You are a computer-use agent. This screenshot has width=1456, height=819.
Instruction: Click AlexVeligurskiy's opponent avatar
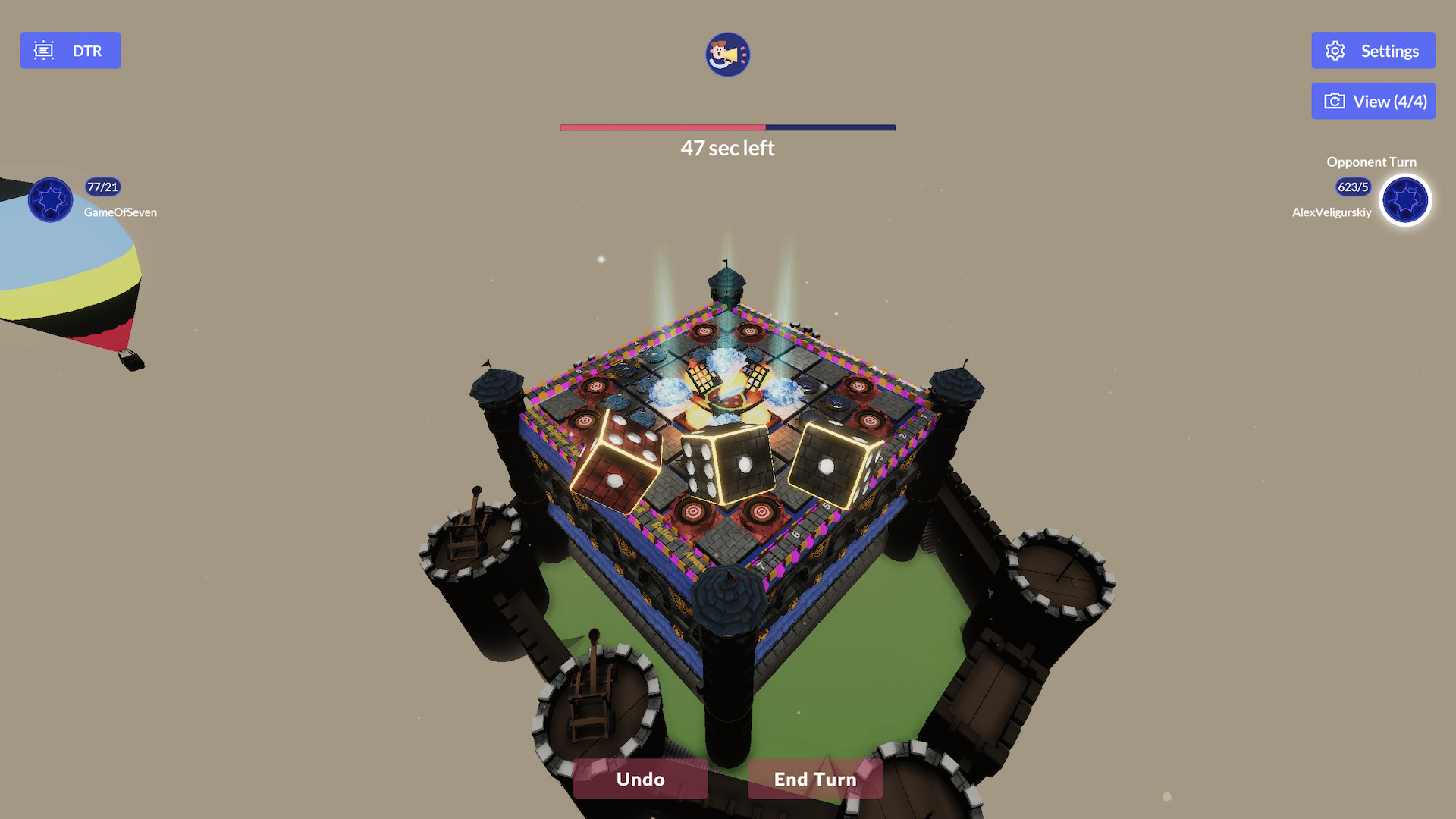1405,200
